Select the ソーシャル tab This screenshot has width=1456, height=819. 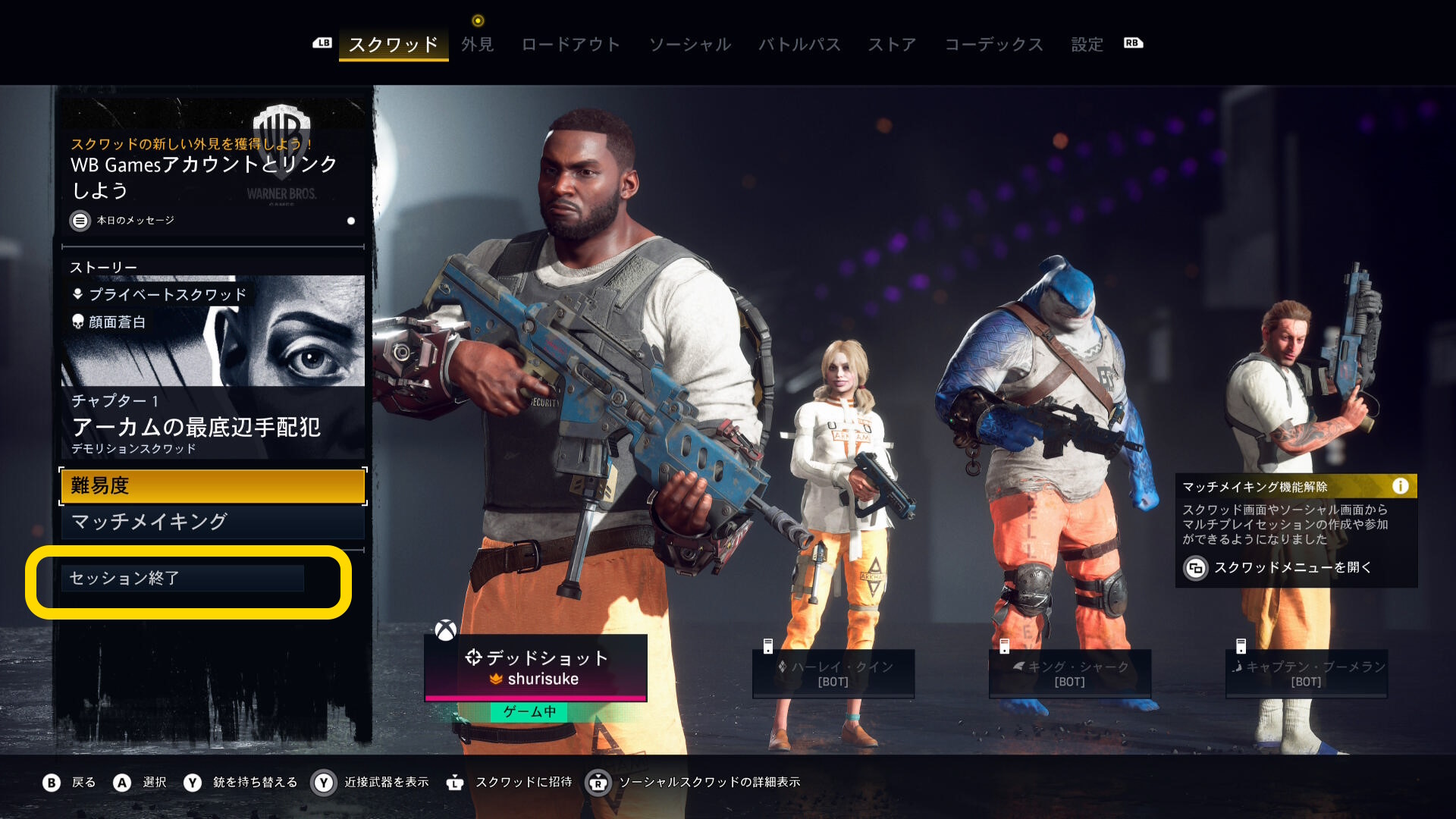tap(689, 44)
